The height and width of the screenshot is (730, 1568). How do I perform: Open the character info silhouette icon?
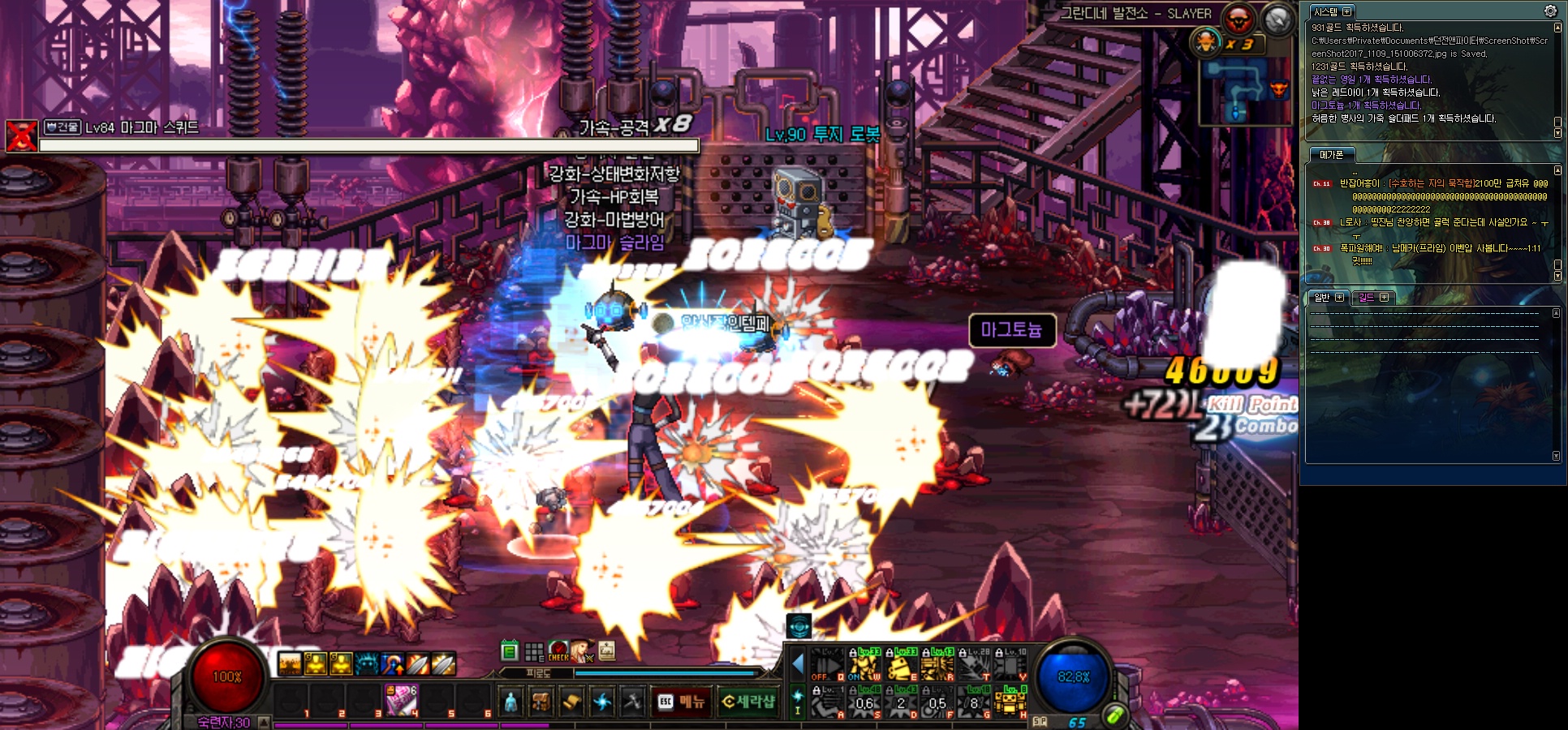pyautogui.click(x=510, y=702)
